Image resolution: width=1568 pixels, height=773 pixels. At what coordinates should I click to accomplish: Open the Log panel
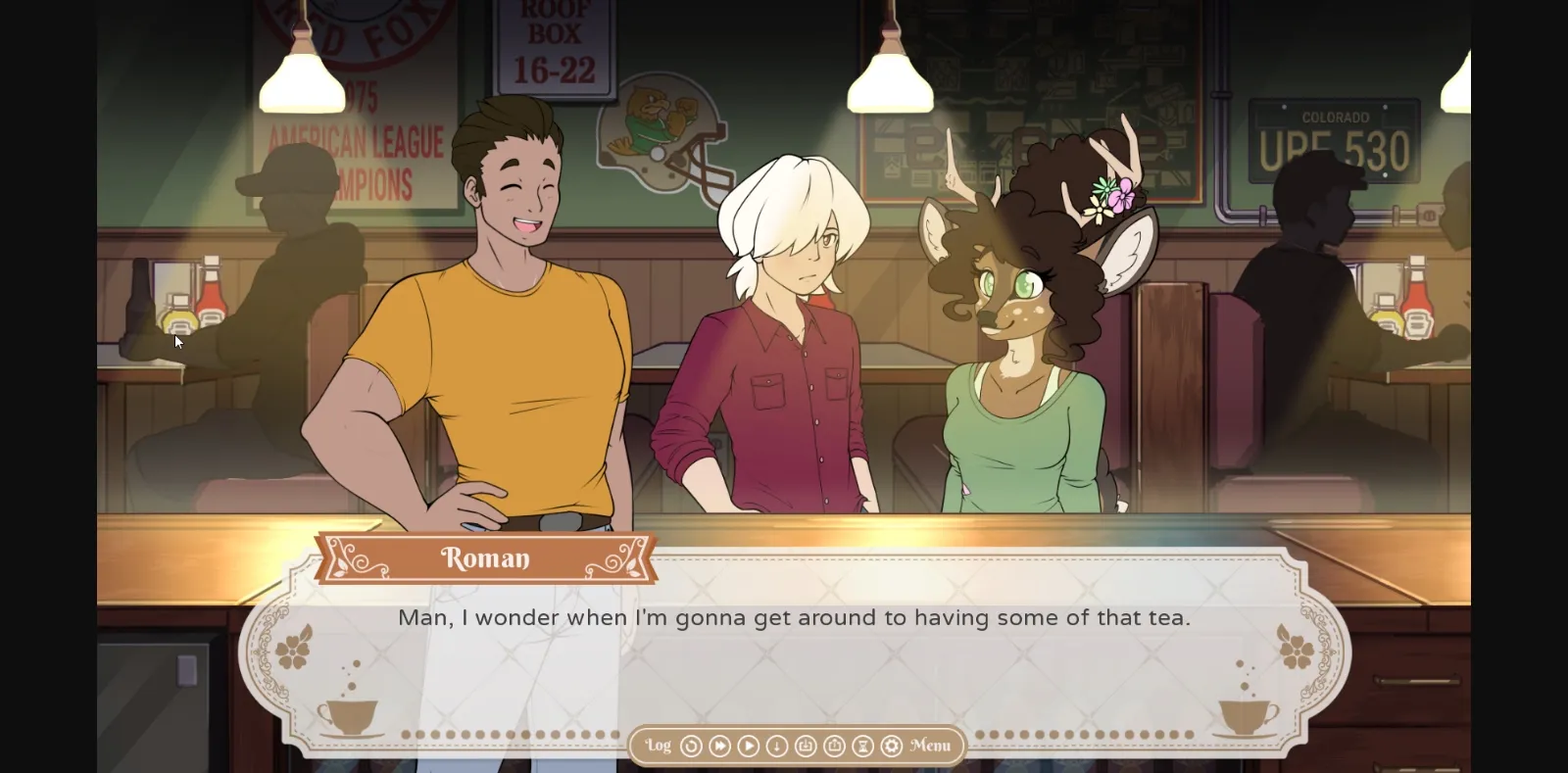658,746
